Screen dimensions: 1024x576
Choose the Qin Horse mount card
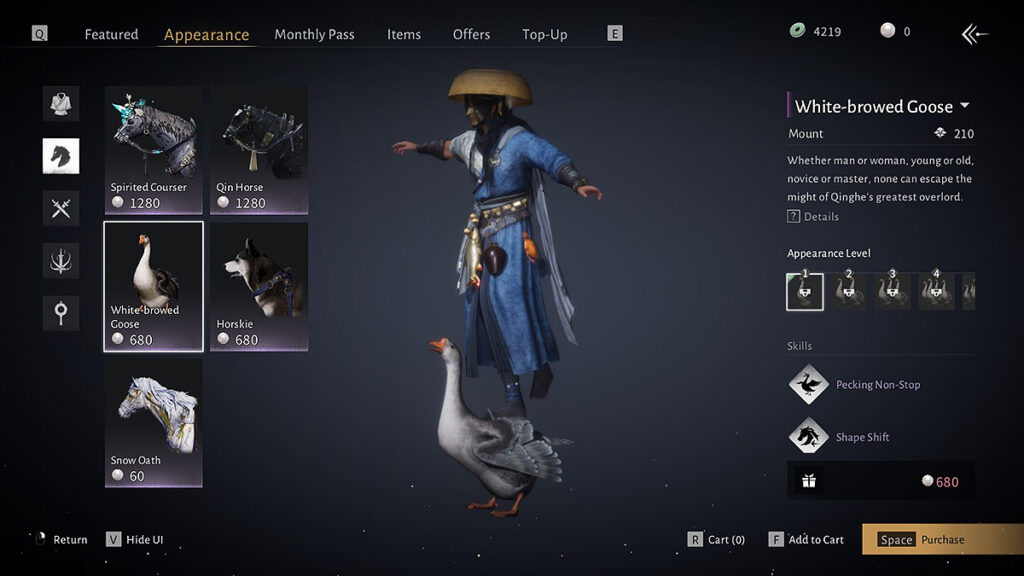click(x=259, y=149)
